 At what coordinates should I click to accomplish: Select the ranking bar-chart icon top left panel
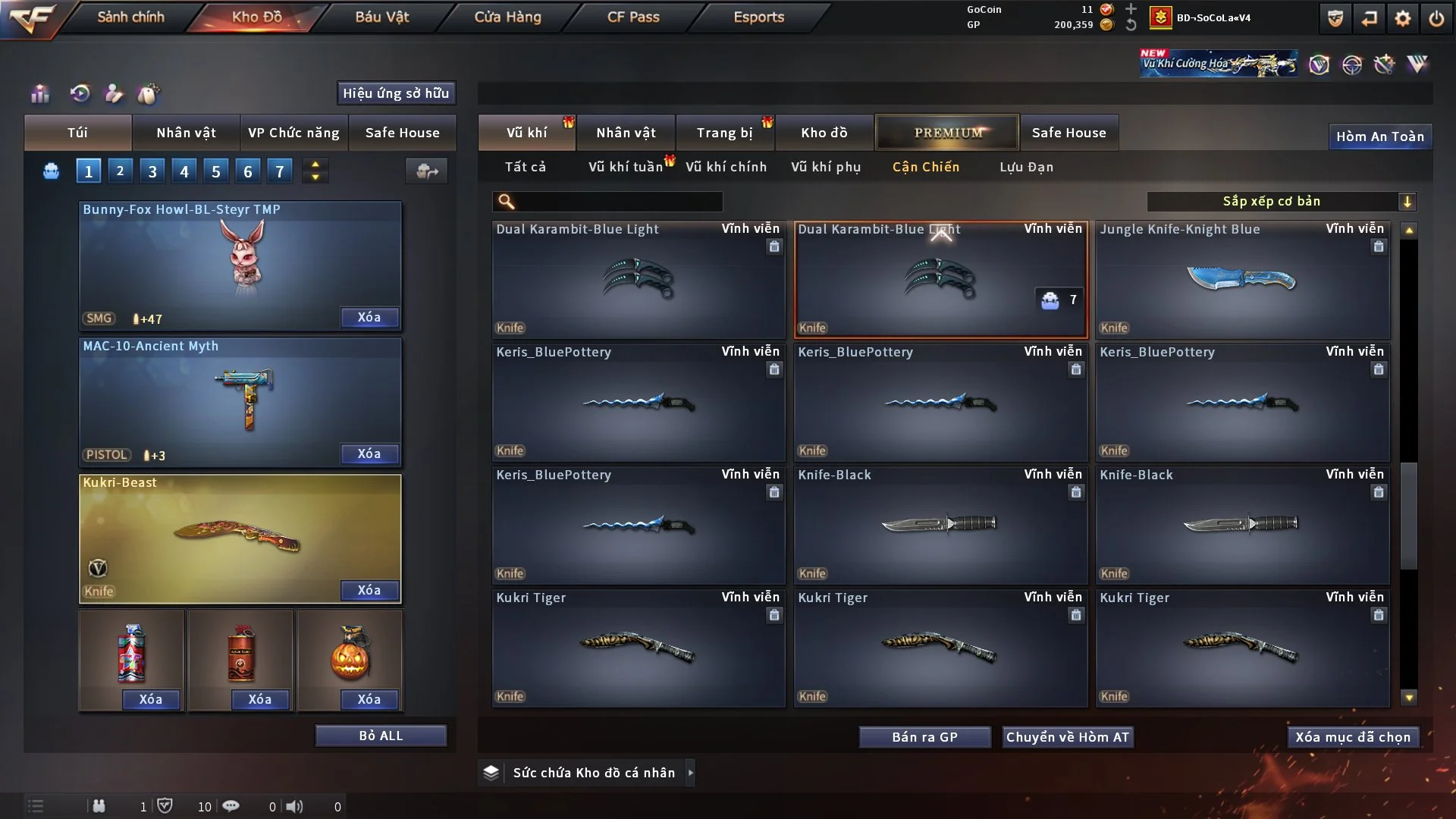pyautogui.click(x=40, y=94)
